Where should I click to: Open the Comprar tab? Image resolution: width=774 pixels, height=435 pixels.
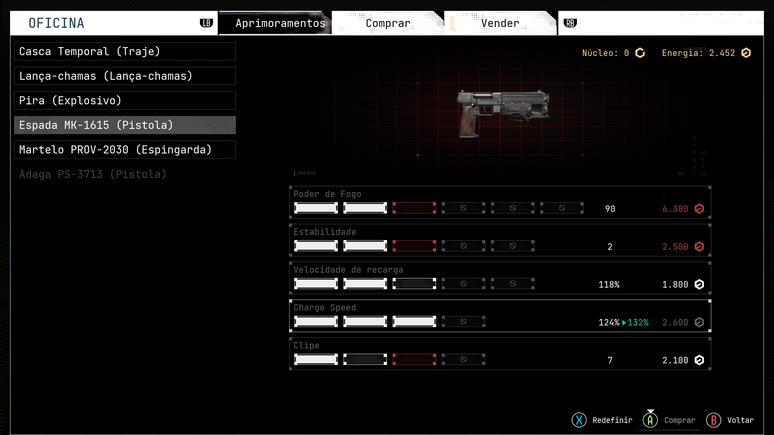387,23
